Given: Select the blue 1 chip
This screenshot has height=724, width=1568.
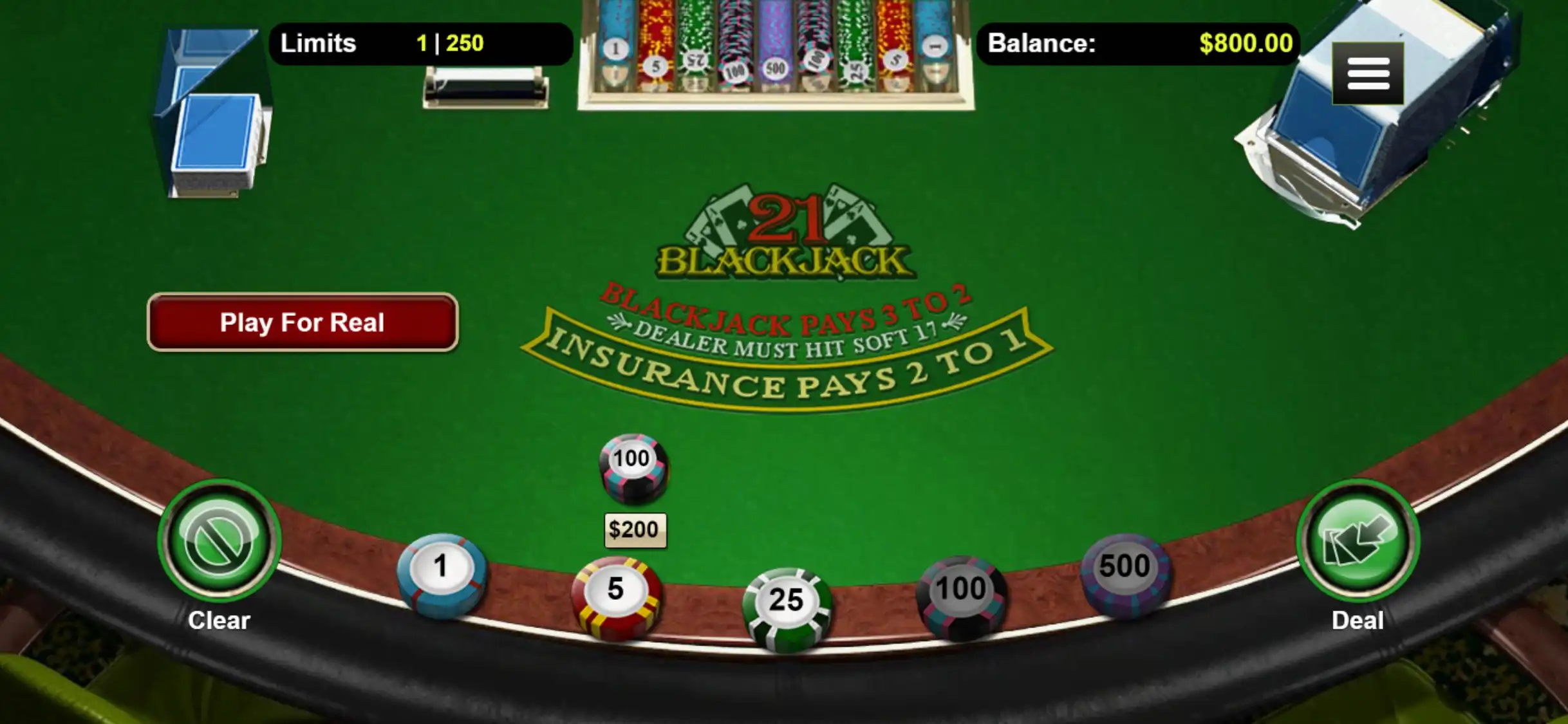Looking at the screenshot, I should (442, 574).
